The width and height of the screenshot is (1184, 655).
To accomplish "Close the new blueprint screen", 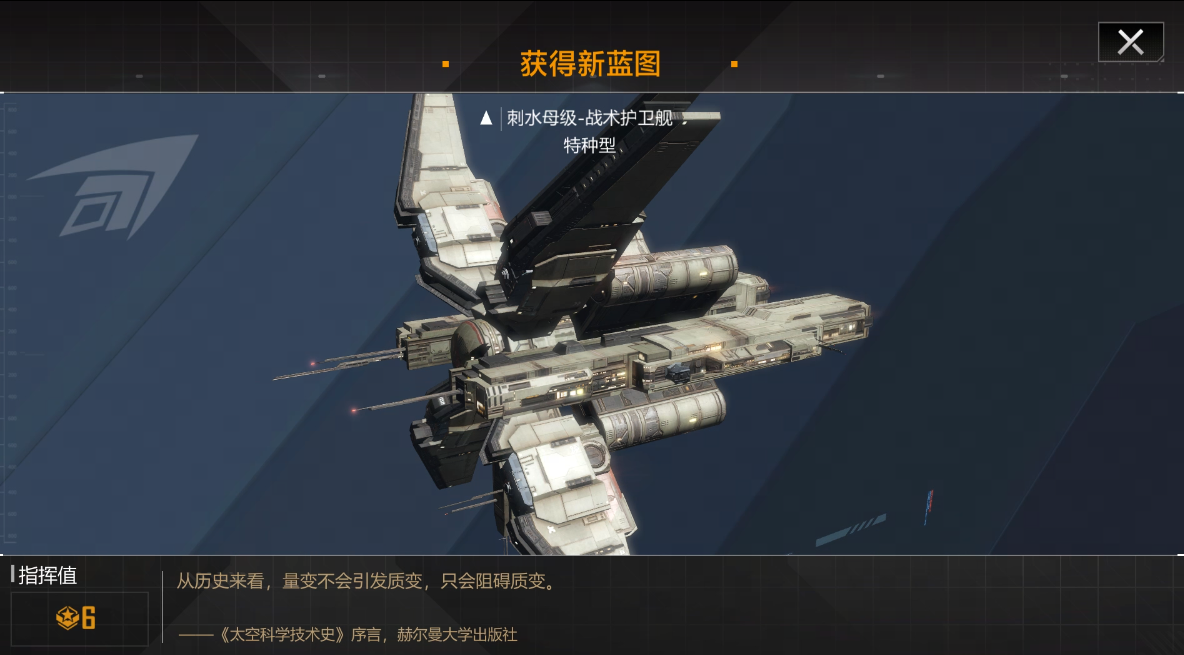I will pos(1130,42).
